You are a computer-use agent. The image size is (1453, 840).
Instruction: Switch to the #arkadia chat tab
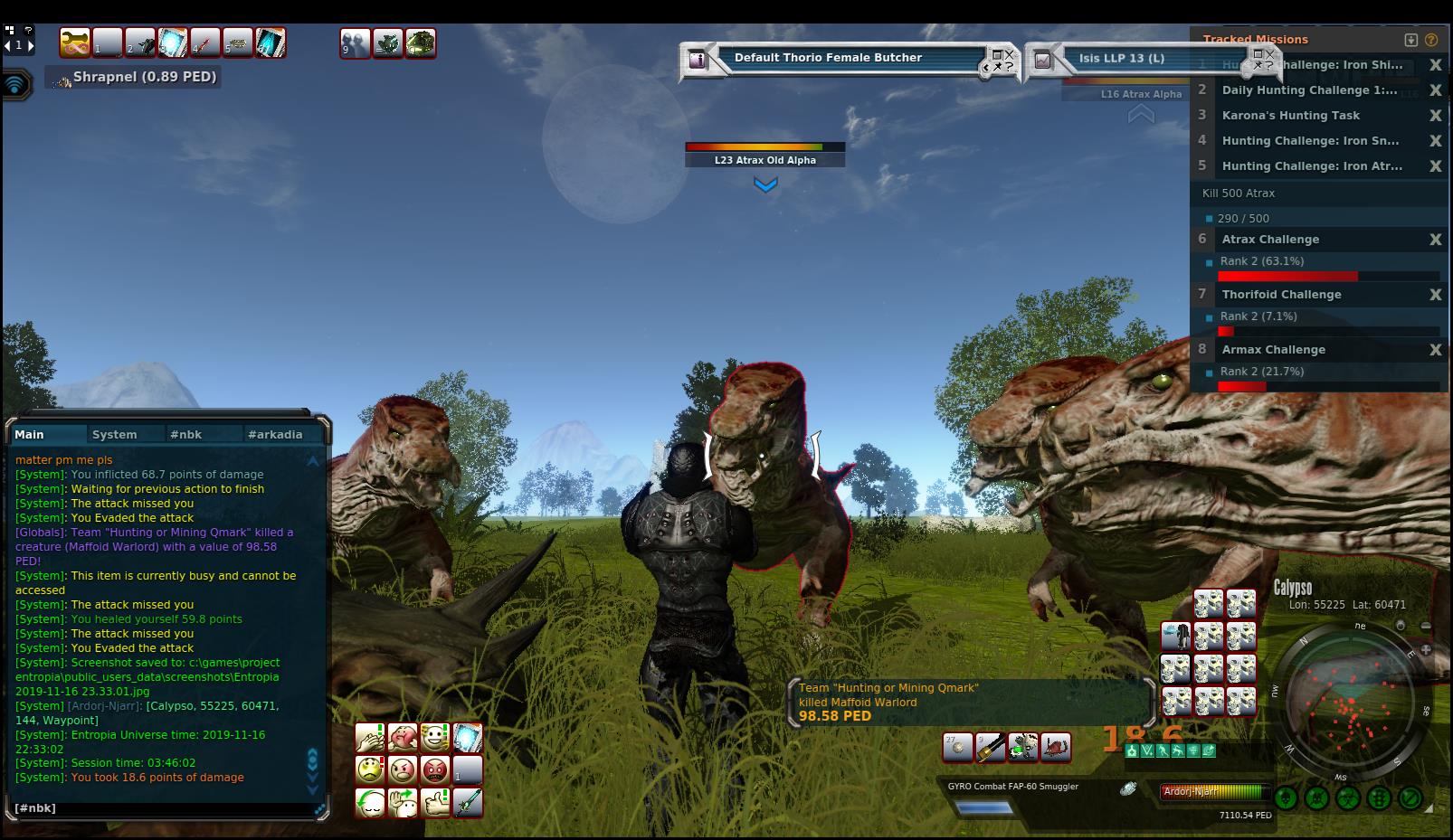click(x=275, y=434)
